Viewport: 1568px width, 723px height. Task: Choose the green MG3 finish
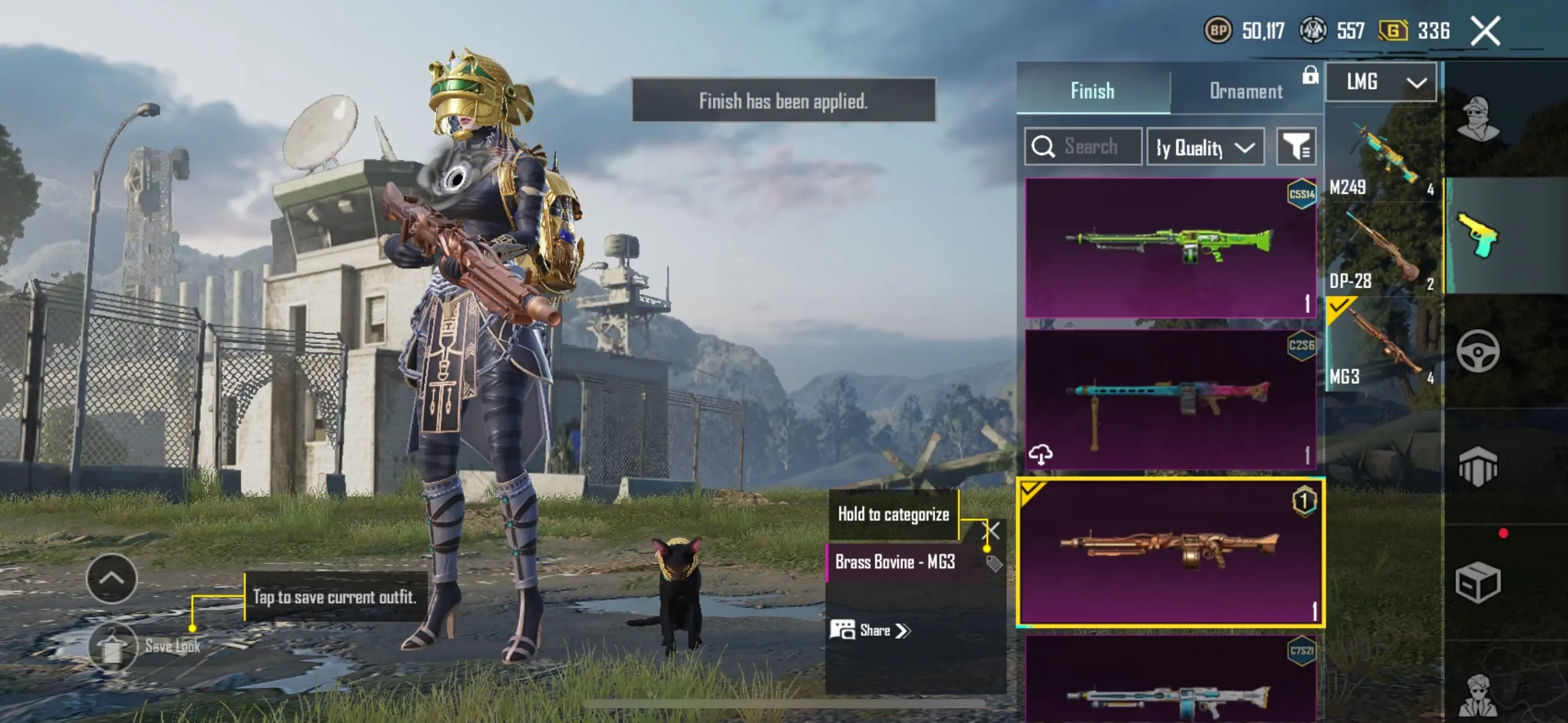[x=1170, y=248]
